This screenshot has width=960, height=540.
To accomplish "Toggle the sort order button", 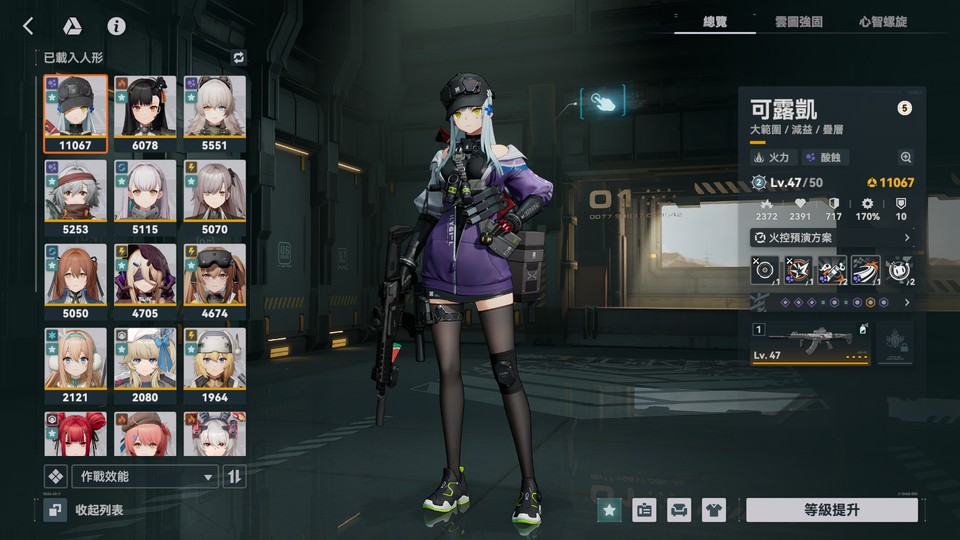I will (234, 476).
